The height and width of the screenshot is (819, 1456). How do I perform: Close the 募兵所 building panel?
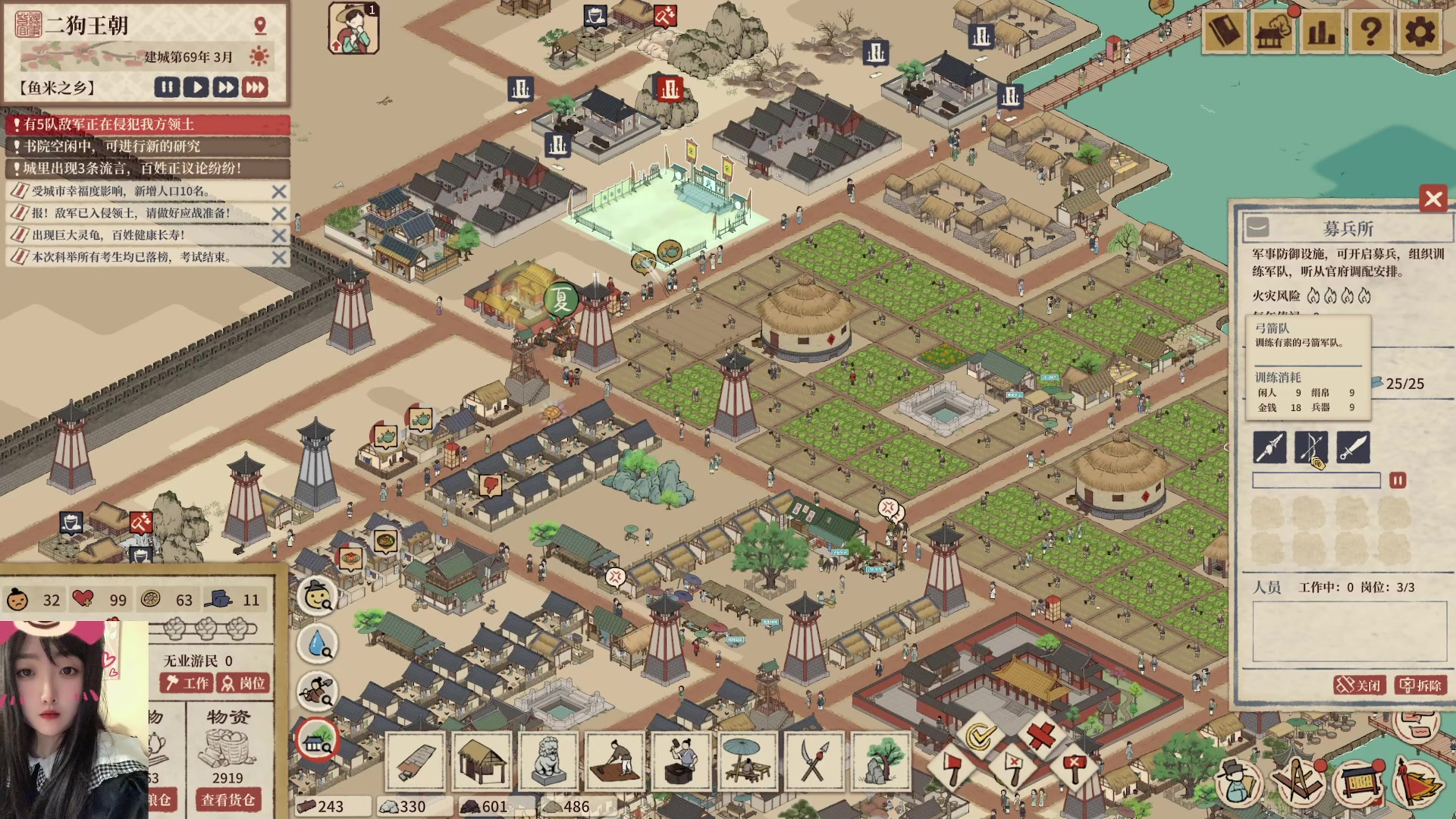1432,199
